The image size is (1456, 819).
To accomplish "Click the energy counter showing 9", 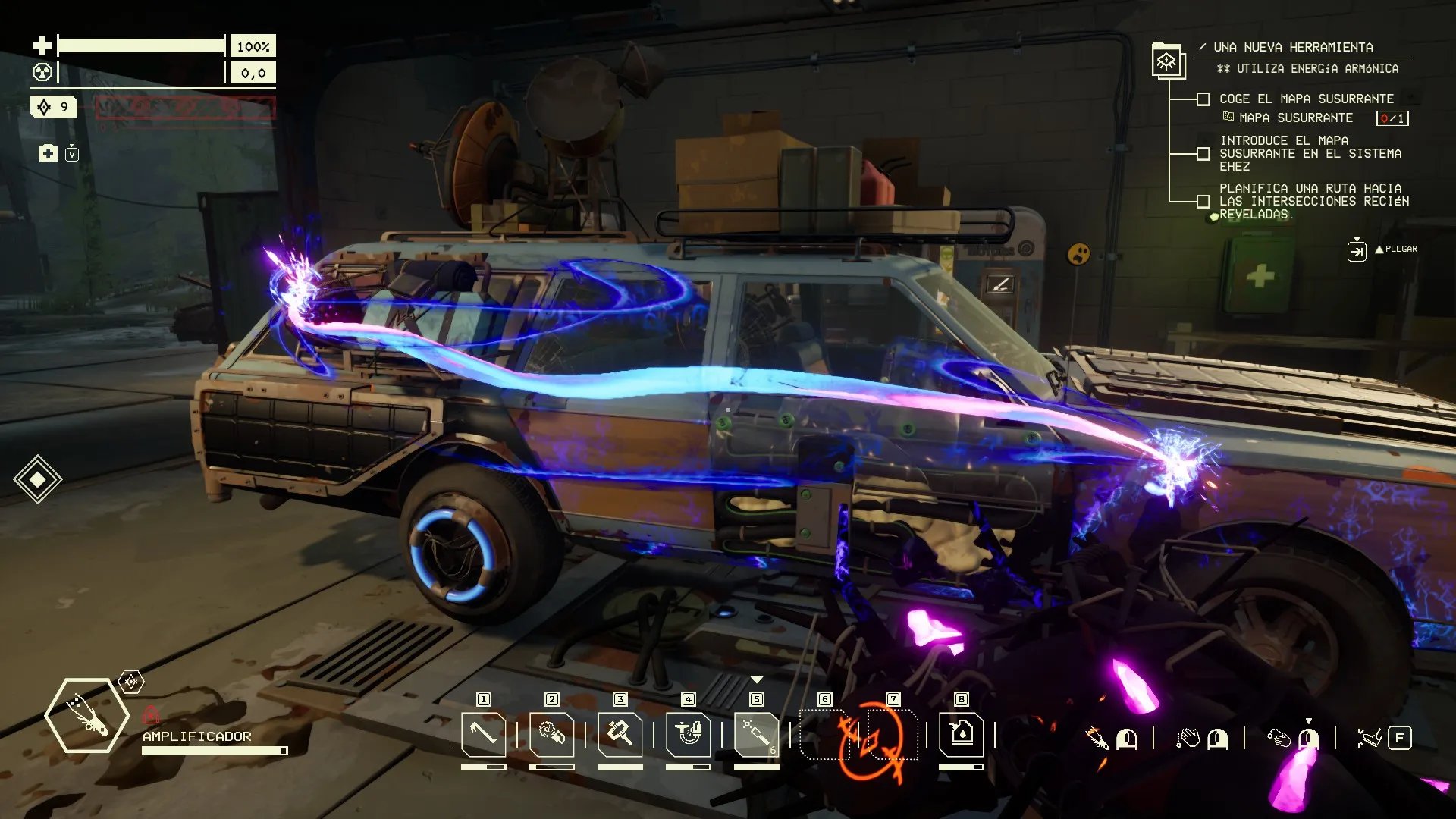I will point(54,107).
